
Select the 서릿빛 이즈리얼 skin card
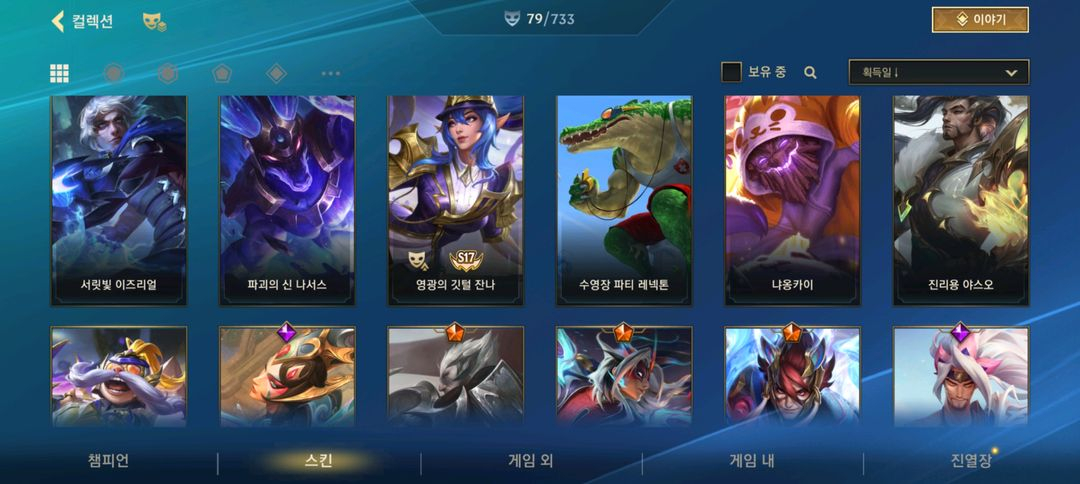point(119,200)
